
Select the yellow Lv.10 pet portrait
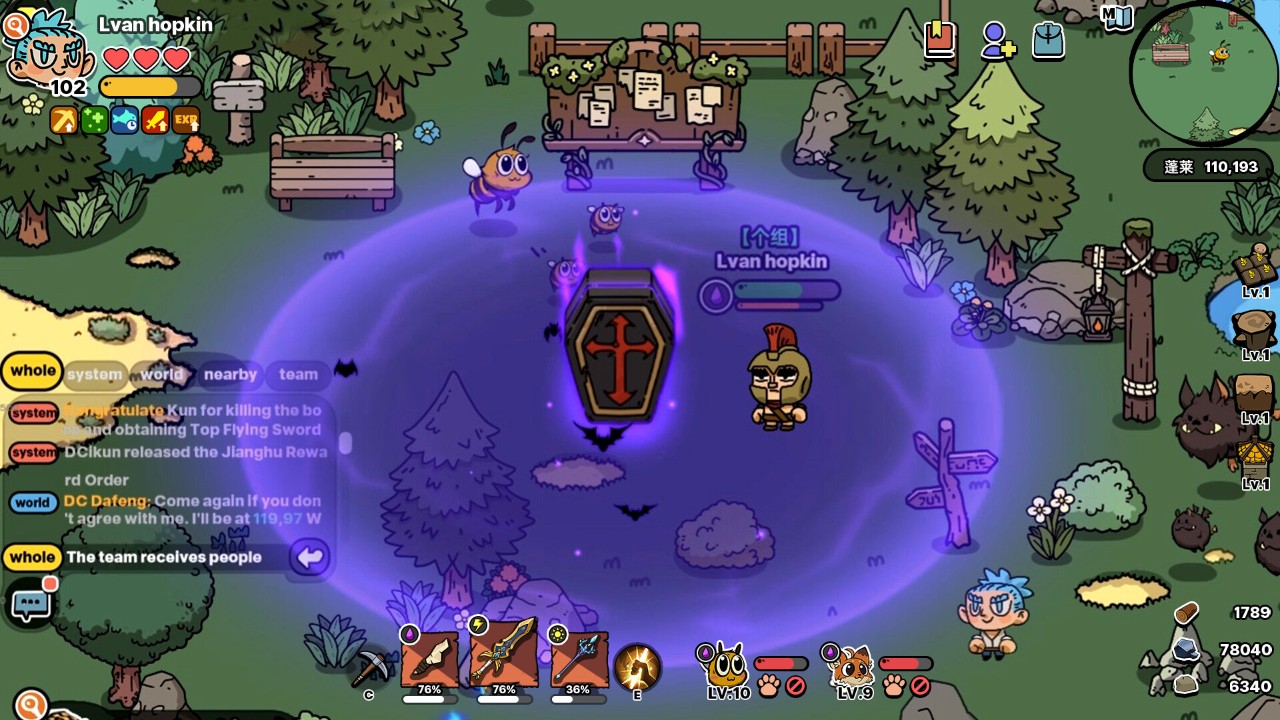[725, 670]
